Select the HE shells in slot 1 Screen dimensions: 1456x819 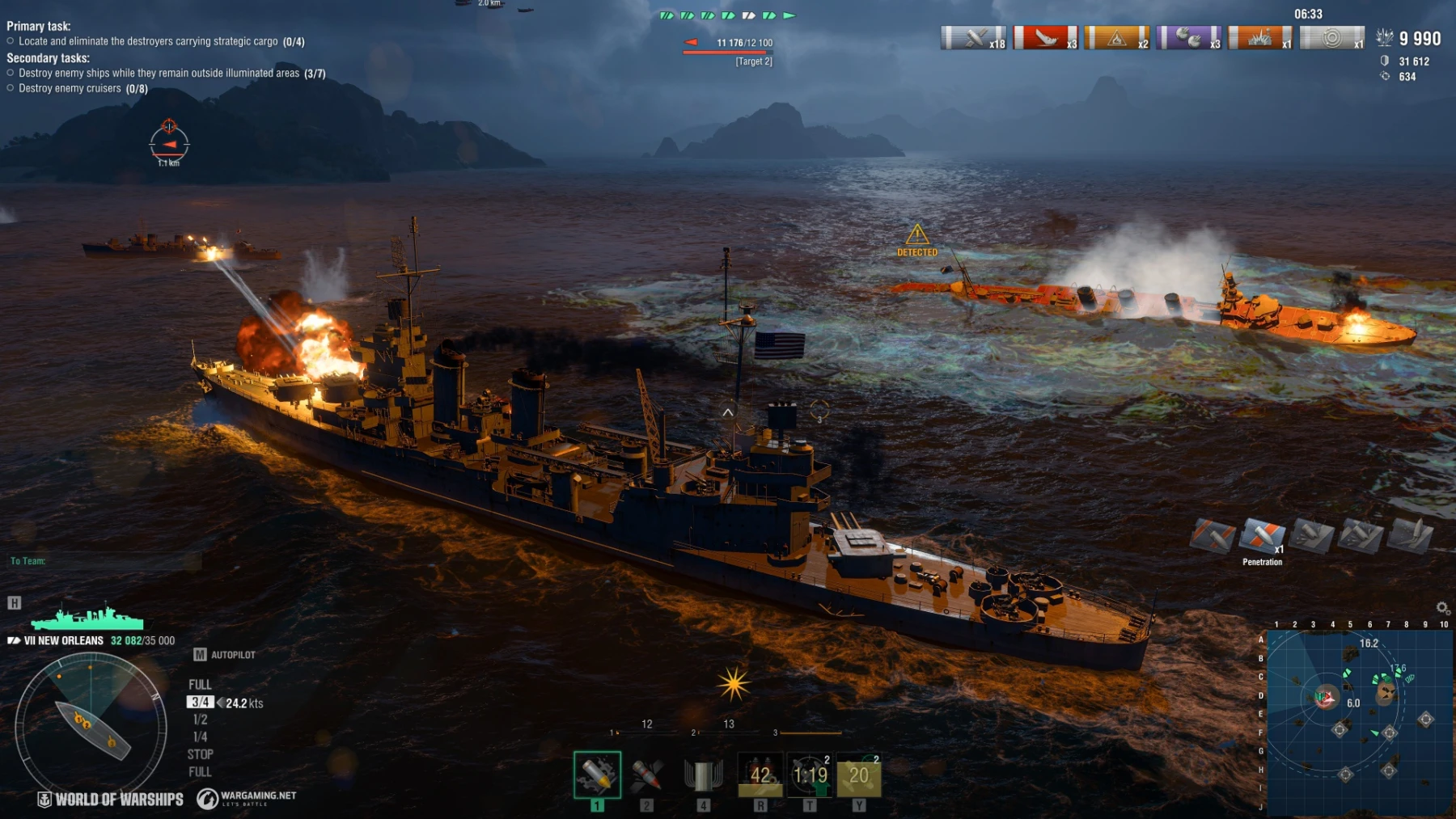(596, 774)
